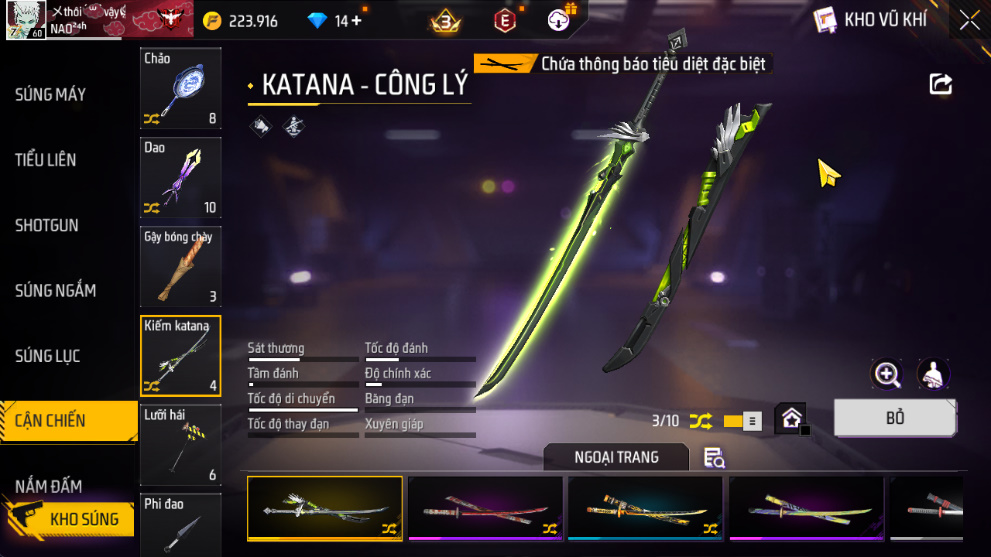Switch to the Tiểu Liên category
This screenshot has height=557, width=991.
[x=46, y=160]
